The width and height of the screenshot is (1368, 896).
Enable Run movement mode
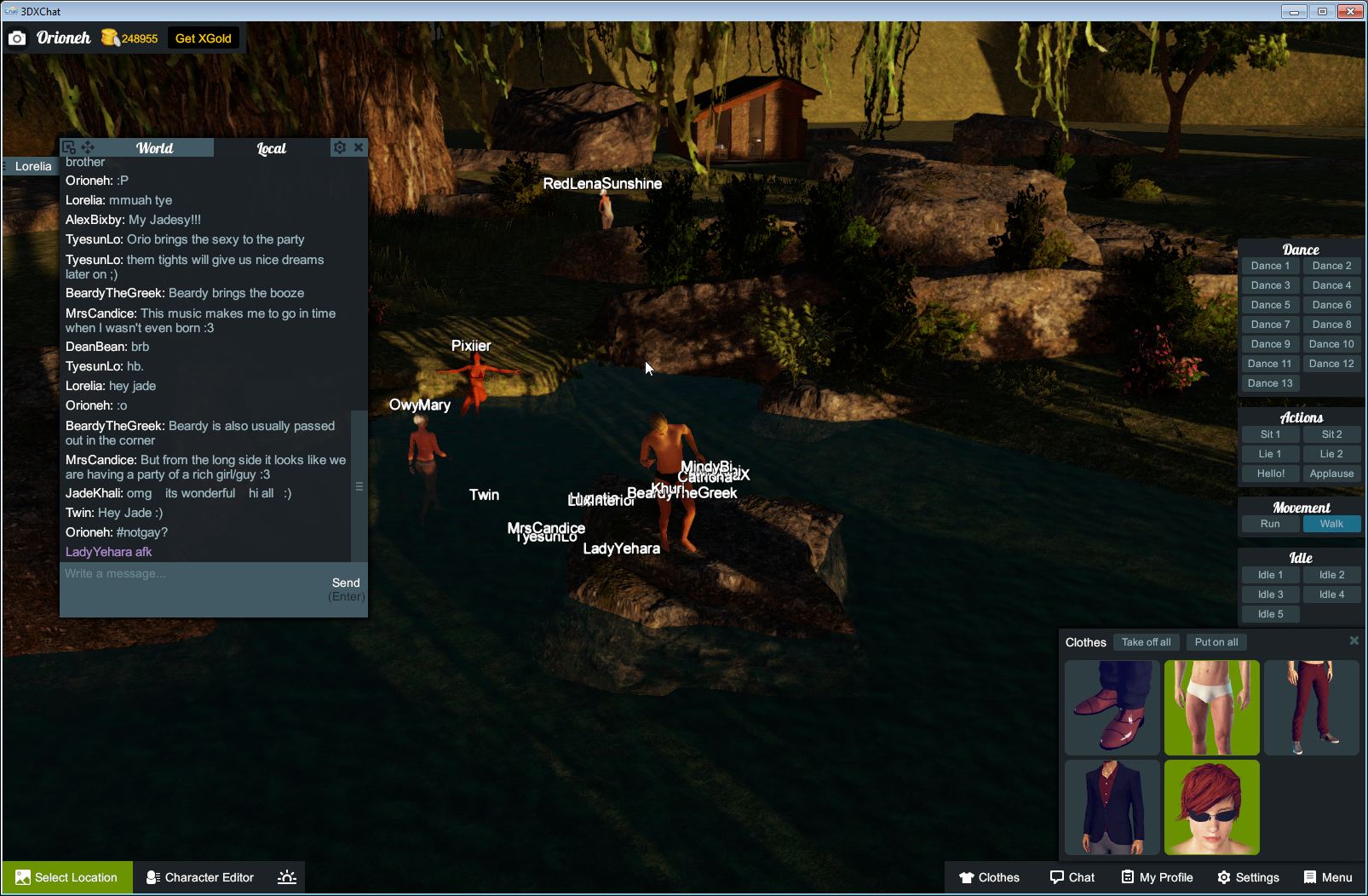click(x=1270, y=524)
